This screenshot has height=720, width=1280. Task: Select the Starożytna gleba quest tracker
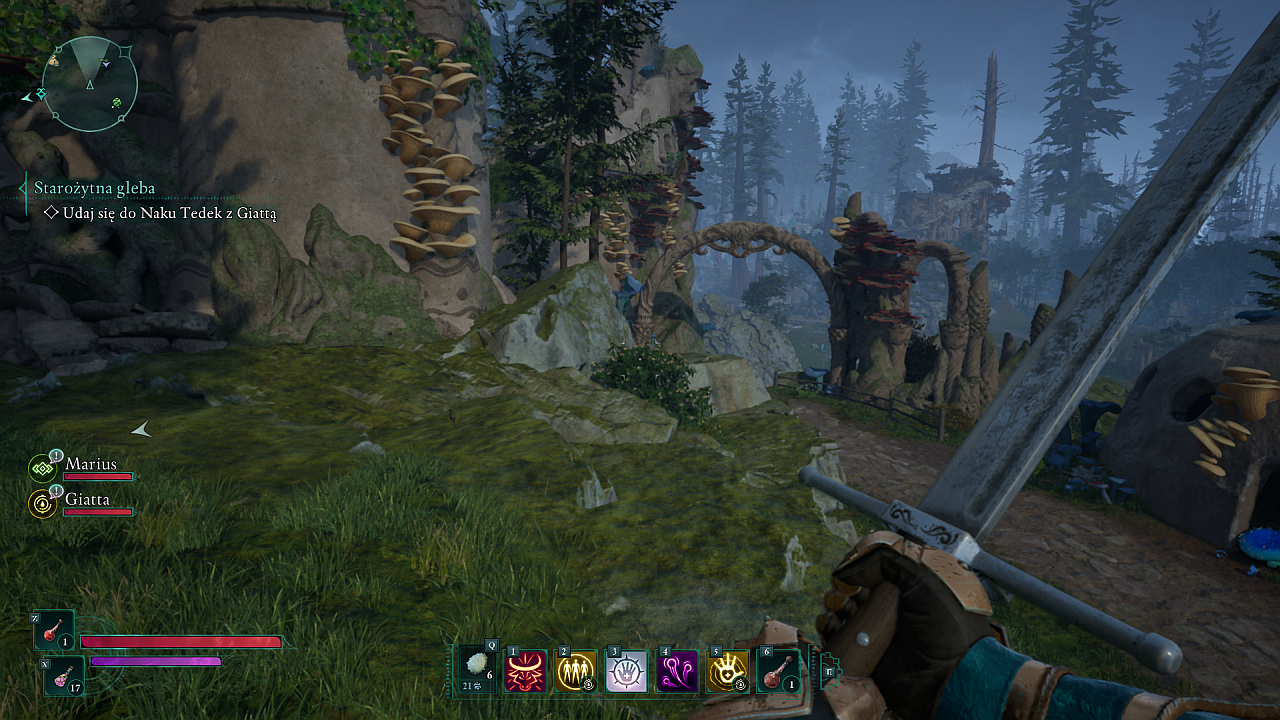tap(95, 188)
